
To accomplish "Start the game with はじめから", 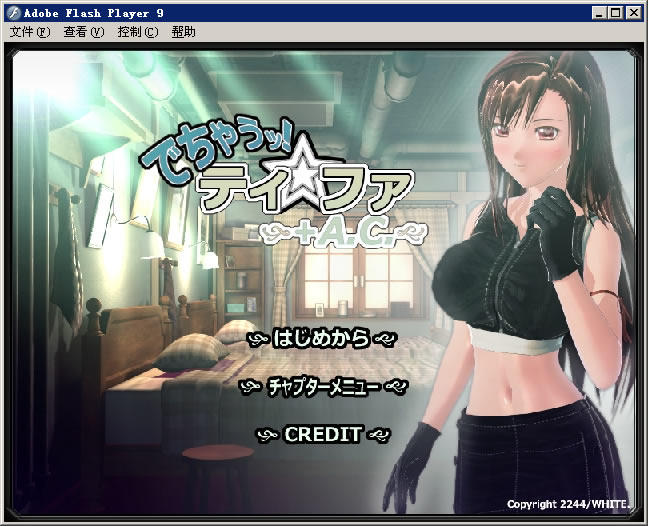I will (321, 338).
